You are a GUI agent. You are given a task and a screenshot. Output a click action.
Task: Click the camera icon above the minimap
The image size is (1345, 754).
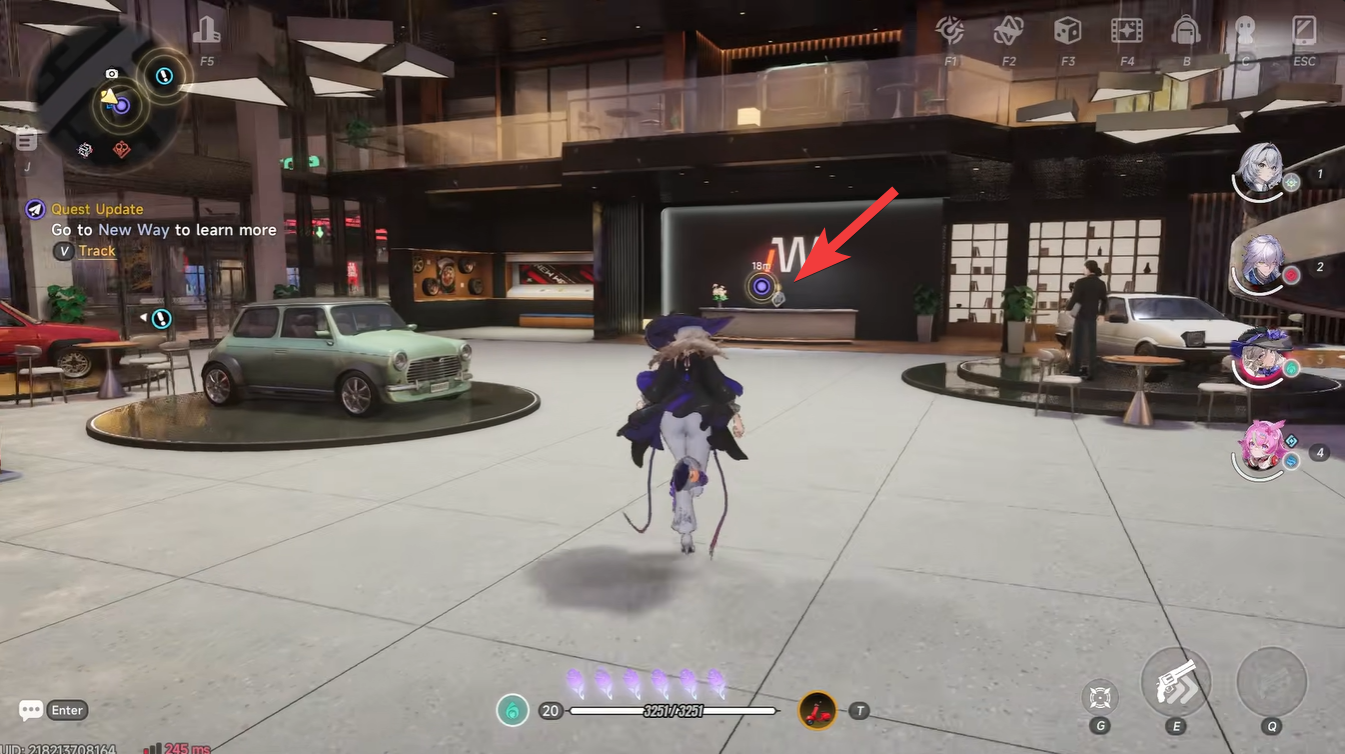tap(110, 74)
